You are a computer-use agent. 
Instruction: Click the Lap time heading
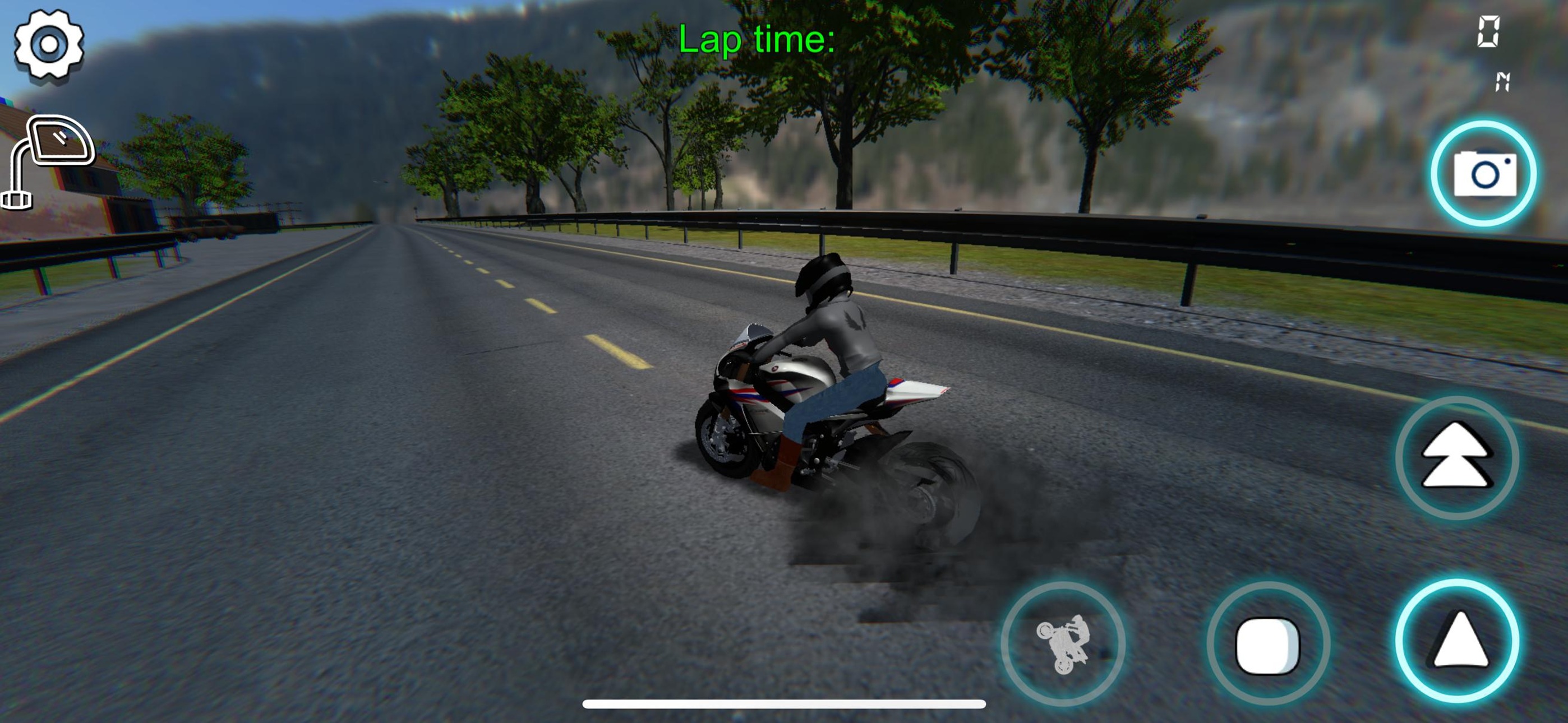[758, 40]
